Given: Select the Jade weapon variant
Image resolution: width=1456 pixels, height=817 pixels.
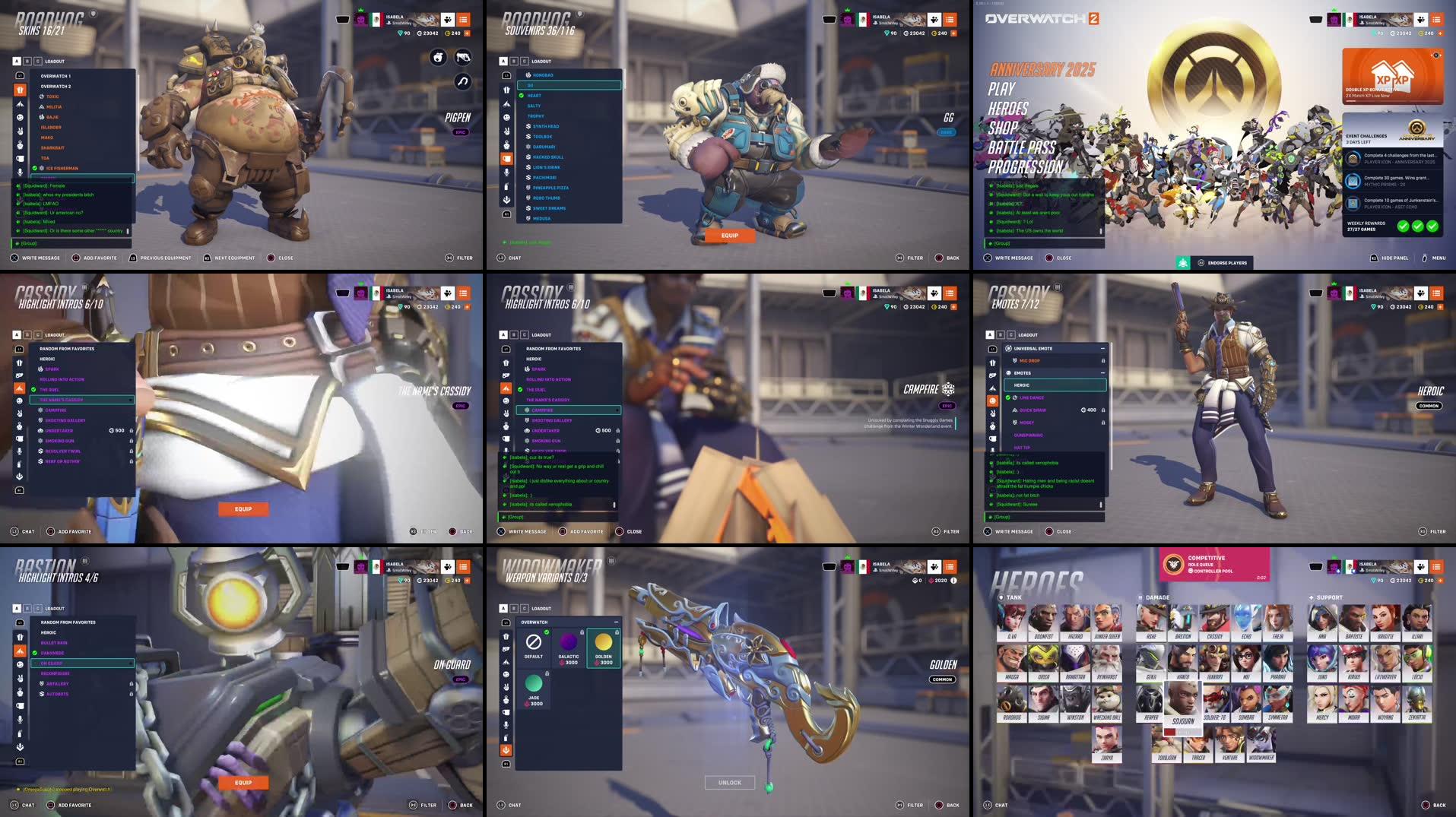Looking at the screenshot, I should (534, 689).
